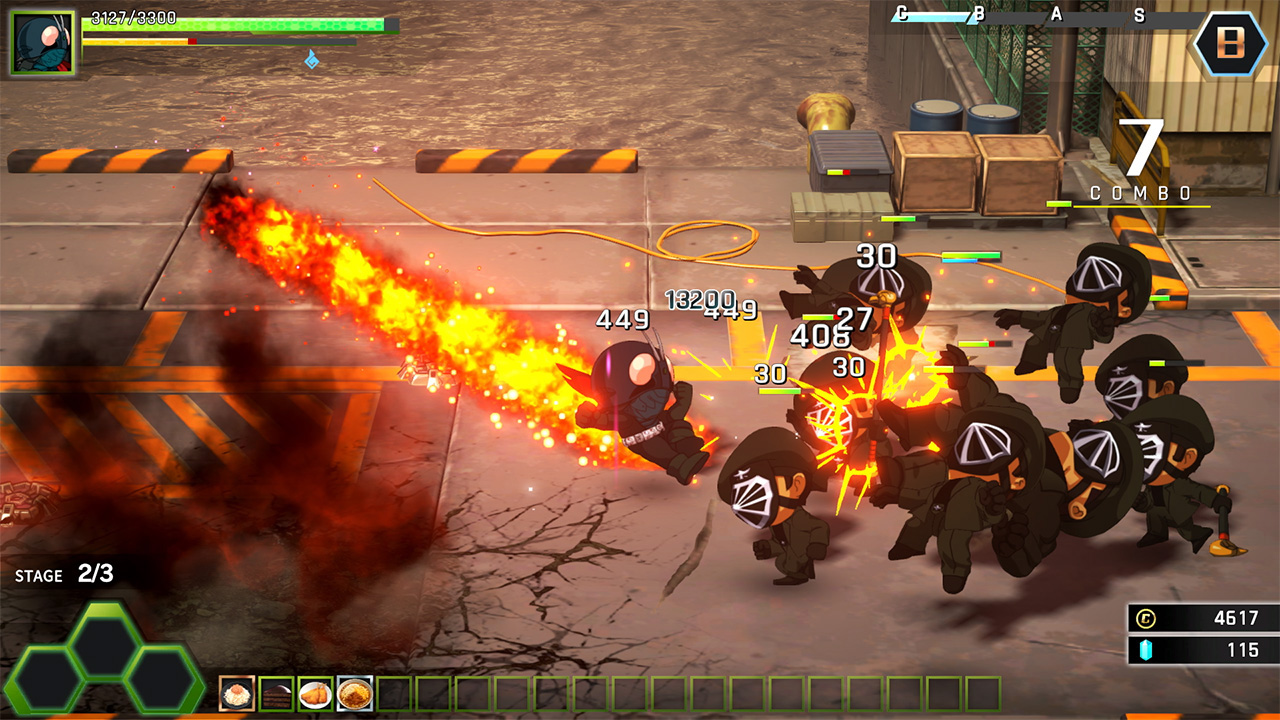Choose the fried cutlet plate item slot
Screen dimensions: 1280x720
[316, 693]
